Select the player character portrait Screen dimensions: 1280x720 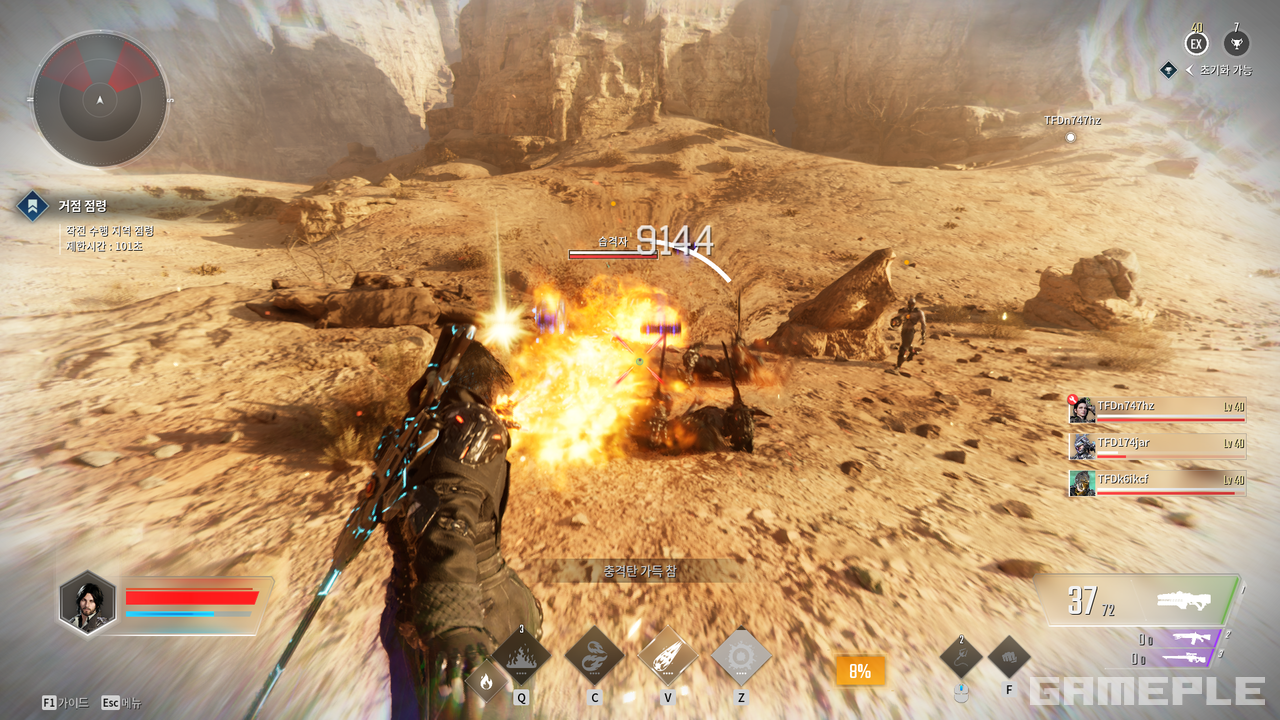tap(87, 604)
